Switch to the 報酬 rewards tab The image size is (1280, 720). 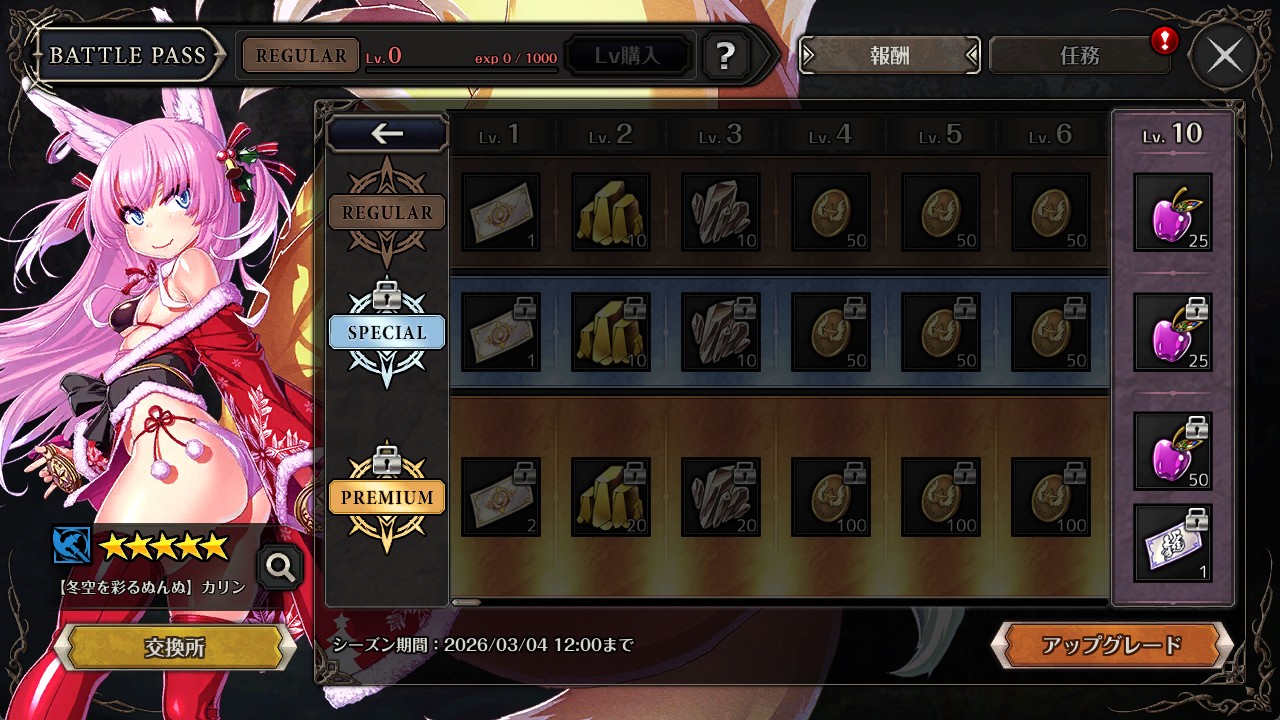[889, 56]
